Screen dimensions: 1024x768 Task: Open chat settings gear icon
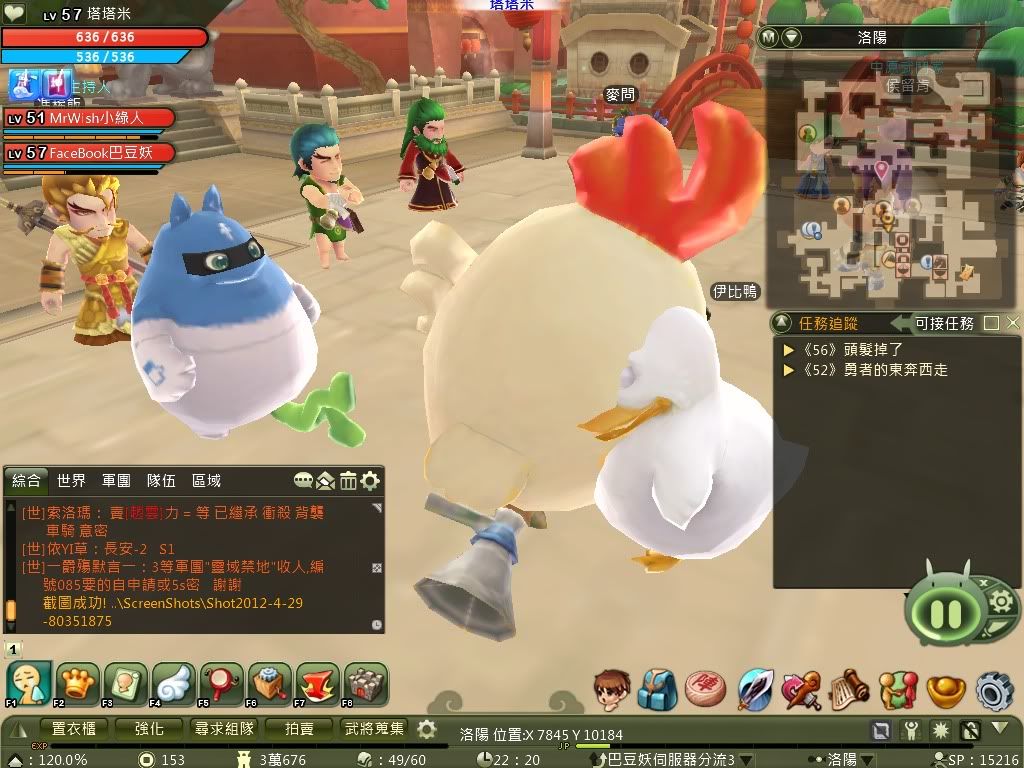point(370,481)
